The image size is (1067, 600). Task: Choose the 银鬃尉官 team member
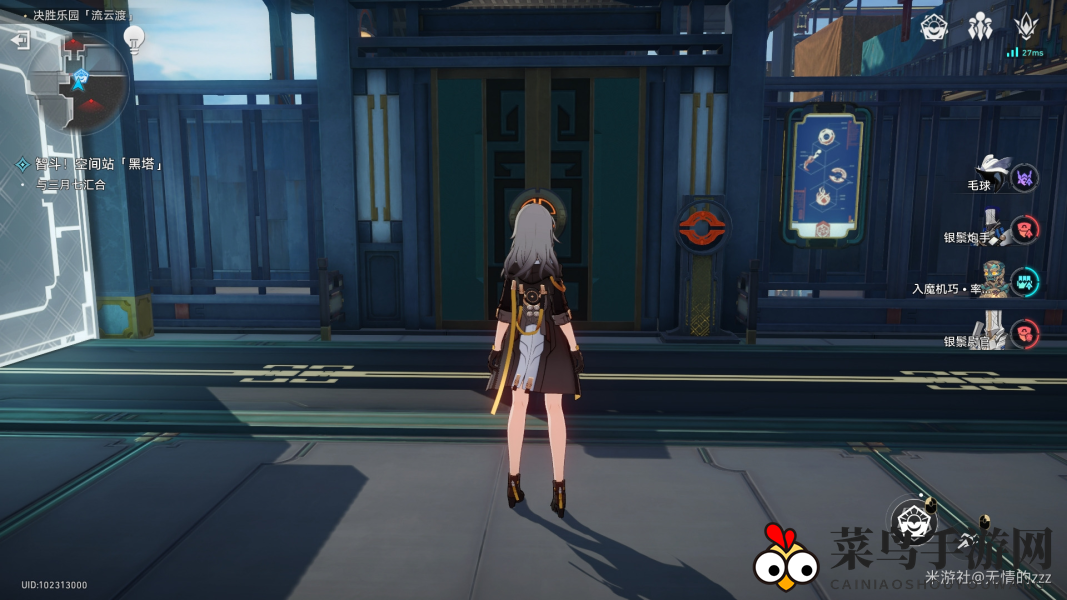[x=994, y=333]
